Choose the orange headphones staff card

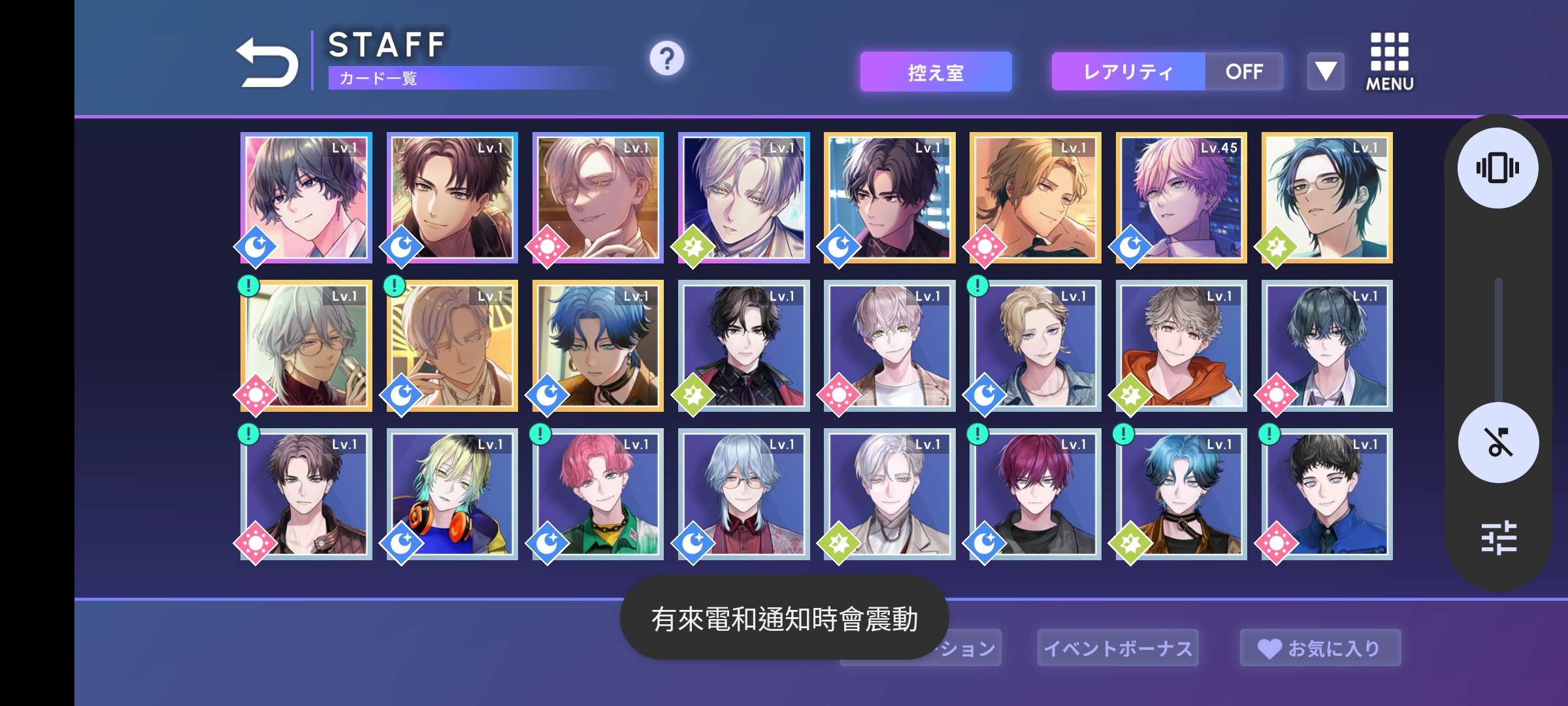point(452,494)
